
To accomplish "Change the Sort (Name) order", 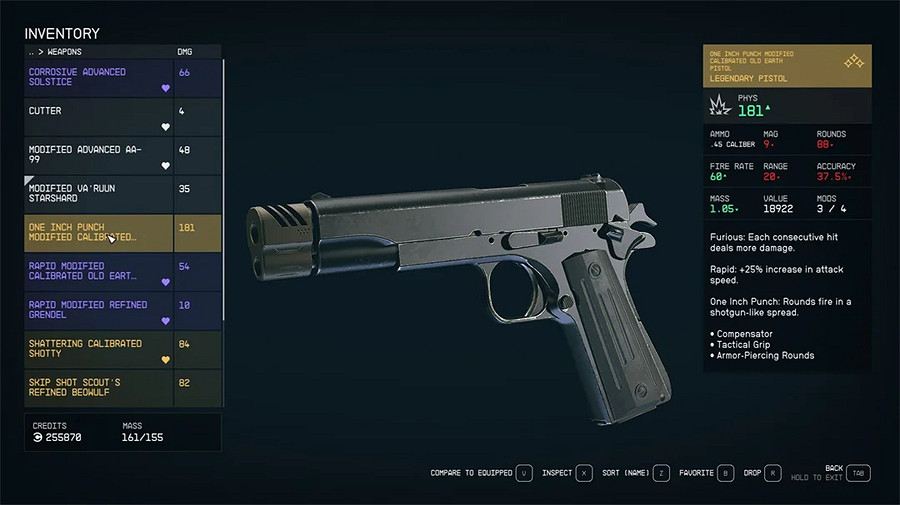I will pyautogui.click(x=662, y=473).
